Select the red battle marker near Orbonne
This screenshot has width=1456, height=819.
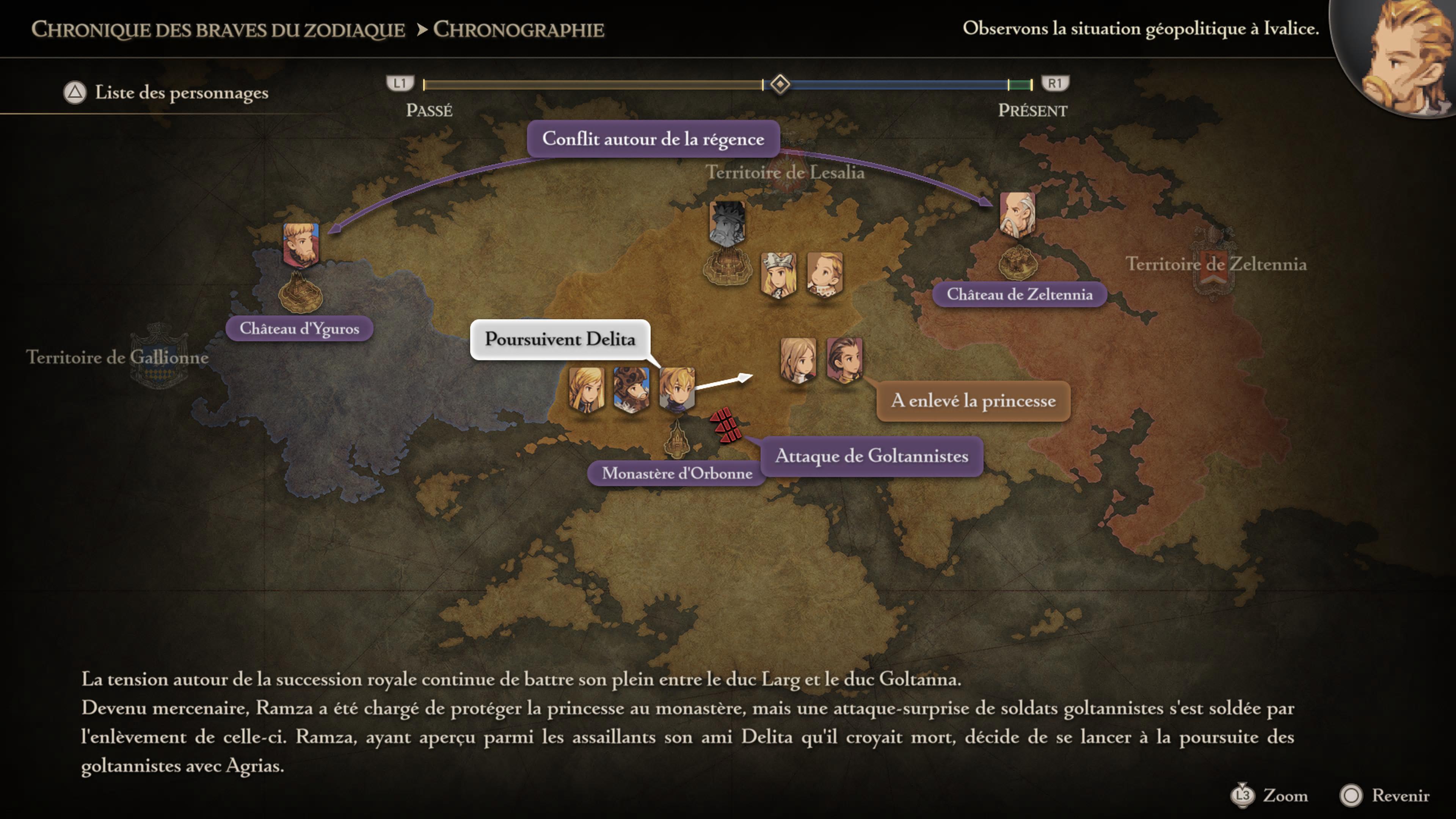(726, 425)
